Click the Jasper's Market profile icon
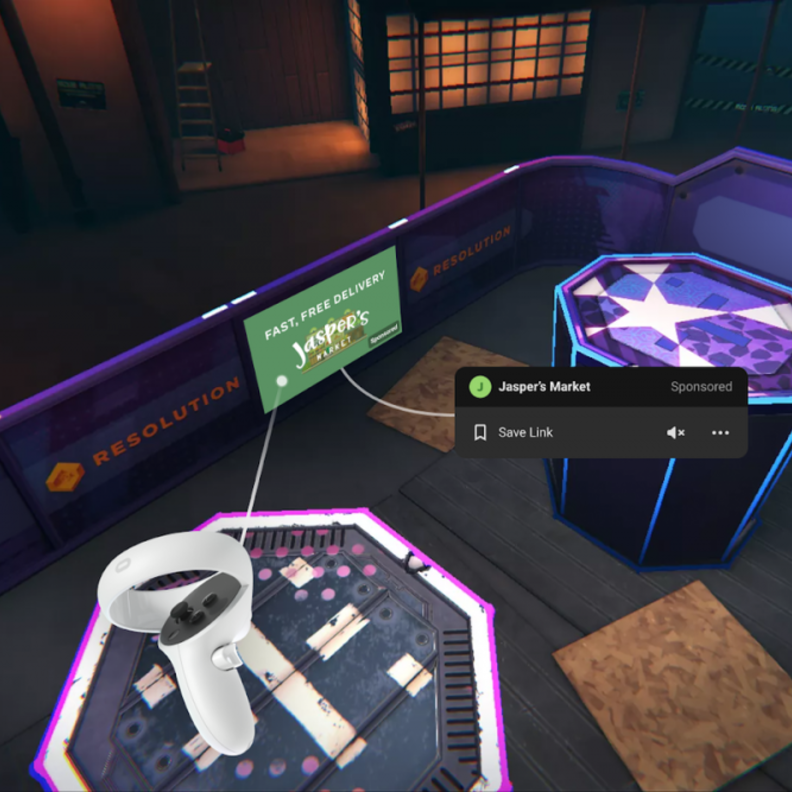 coord(480,387)
